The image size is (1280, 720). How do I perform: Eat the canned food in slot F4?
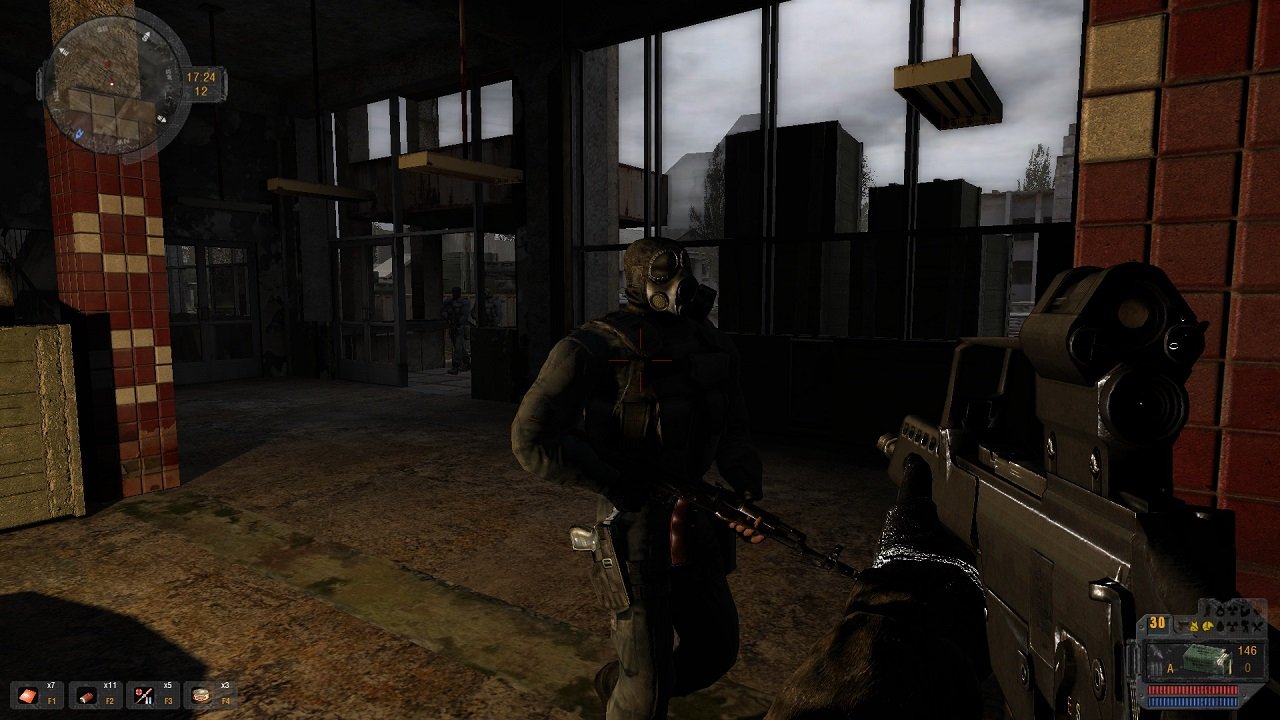click(201, 695)
